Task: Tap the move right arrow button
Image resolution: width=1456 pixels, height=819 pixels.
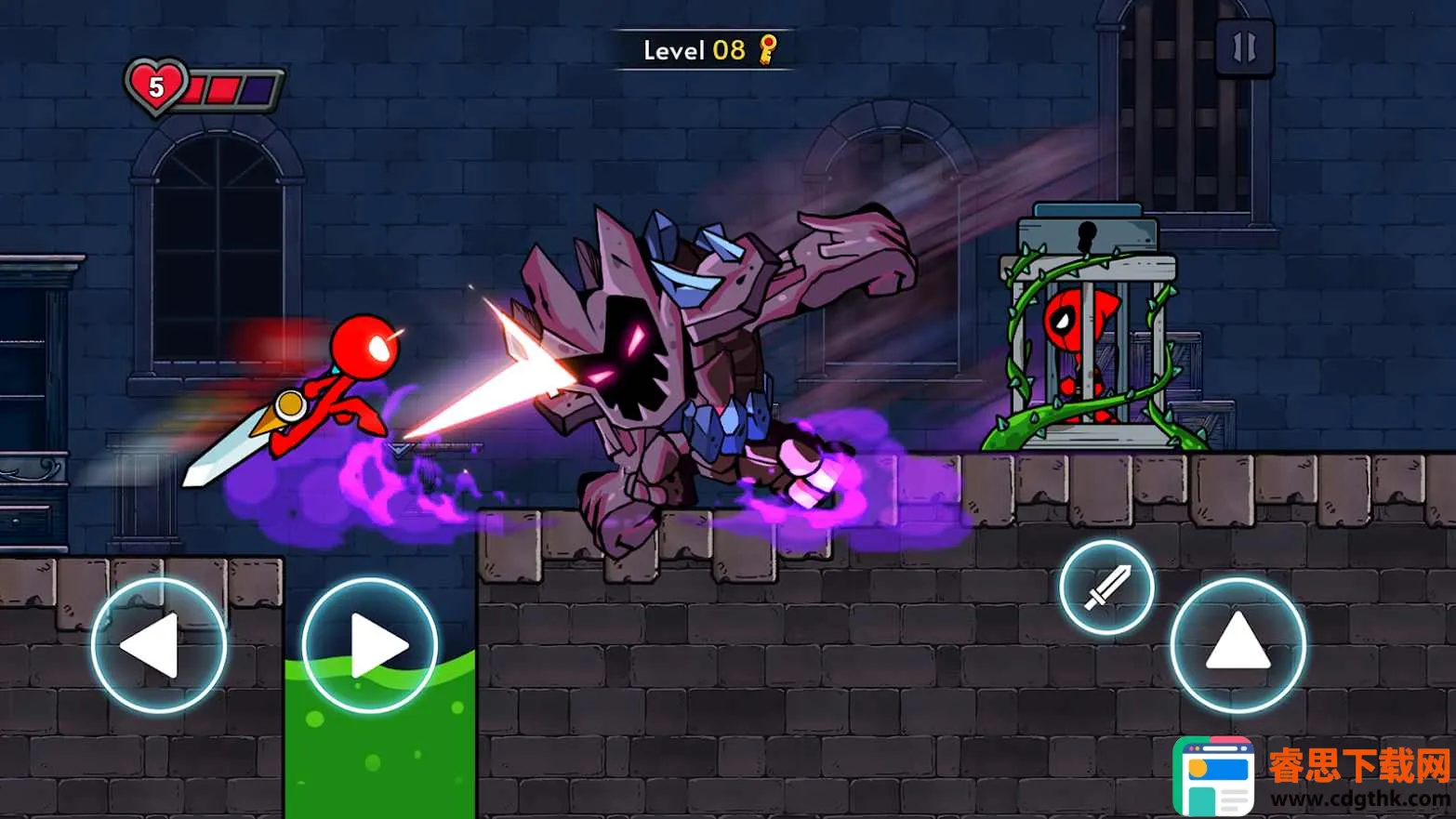Action: (x=370, y=645)
